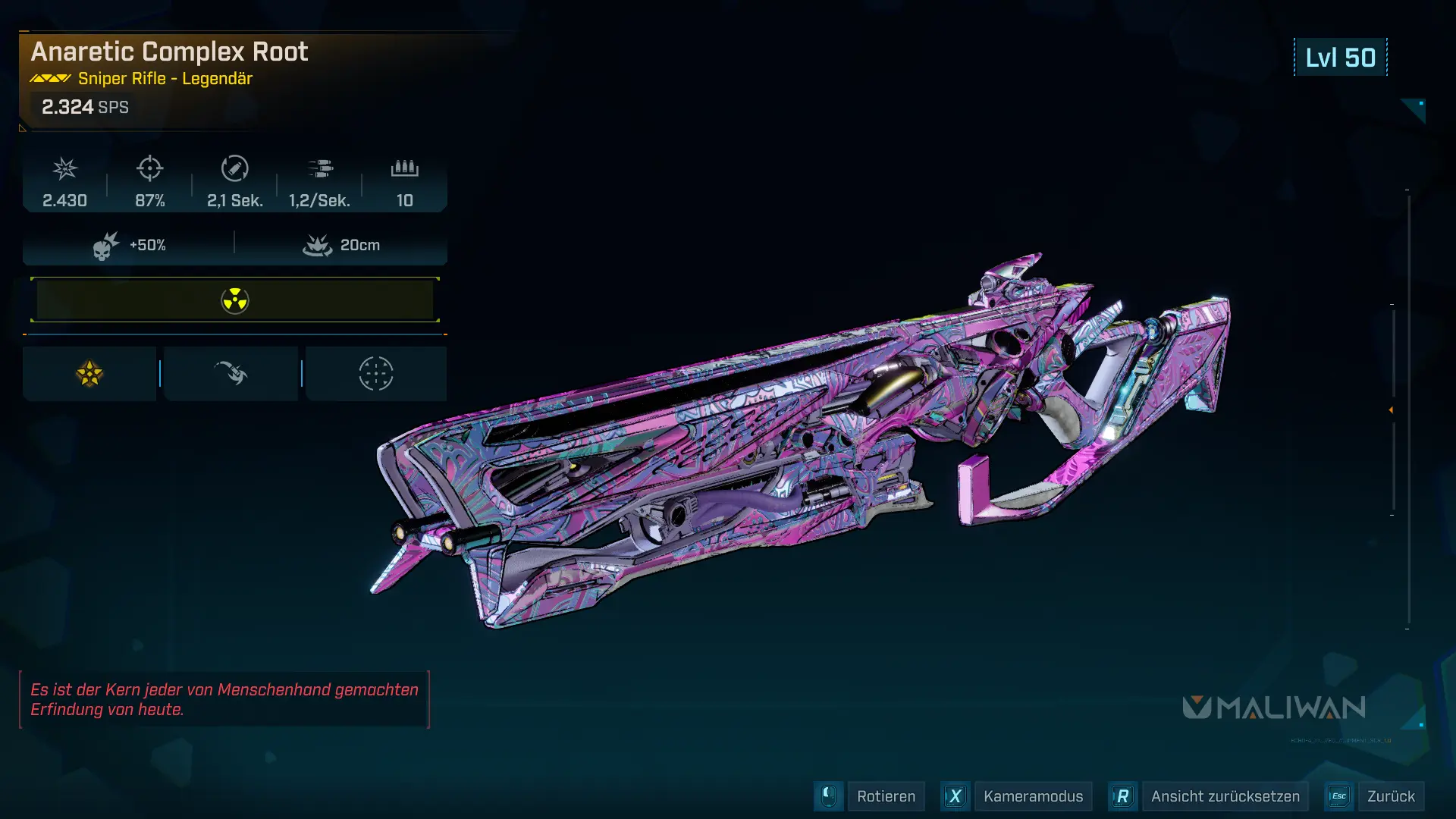The image size is (1456, 819).
Task: Select the radiation element bar
Action: click(x=235, y=300)
